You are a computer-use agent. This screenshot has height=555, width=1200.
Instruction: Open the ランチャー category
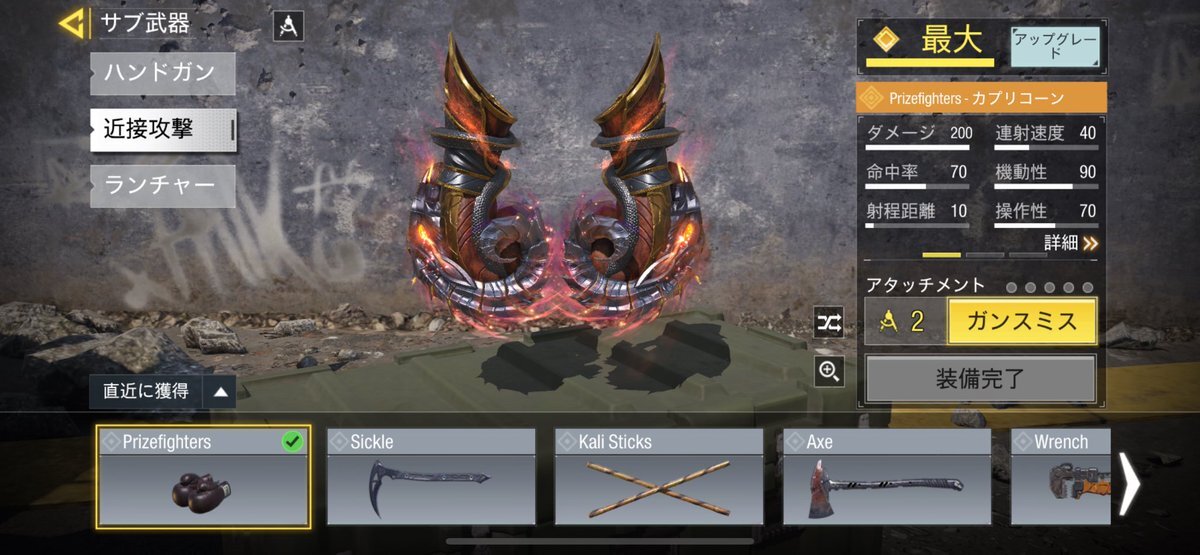163,186
